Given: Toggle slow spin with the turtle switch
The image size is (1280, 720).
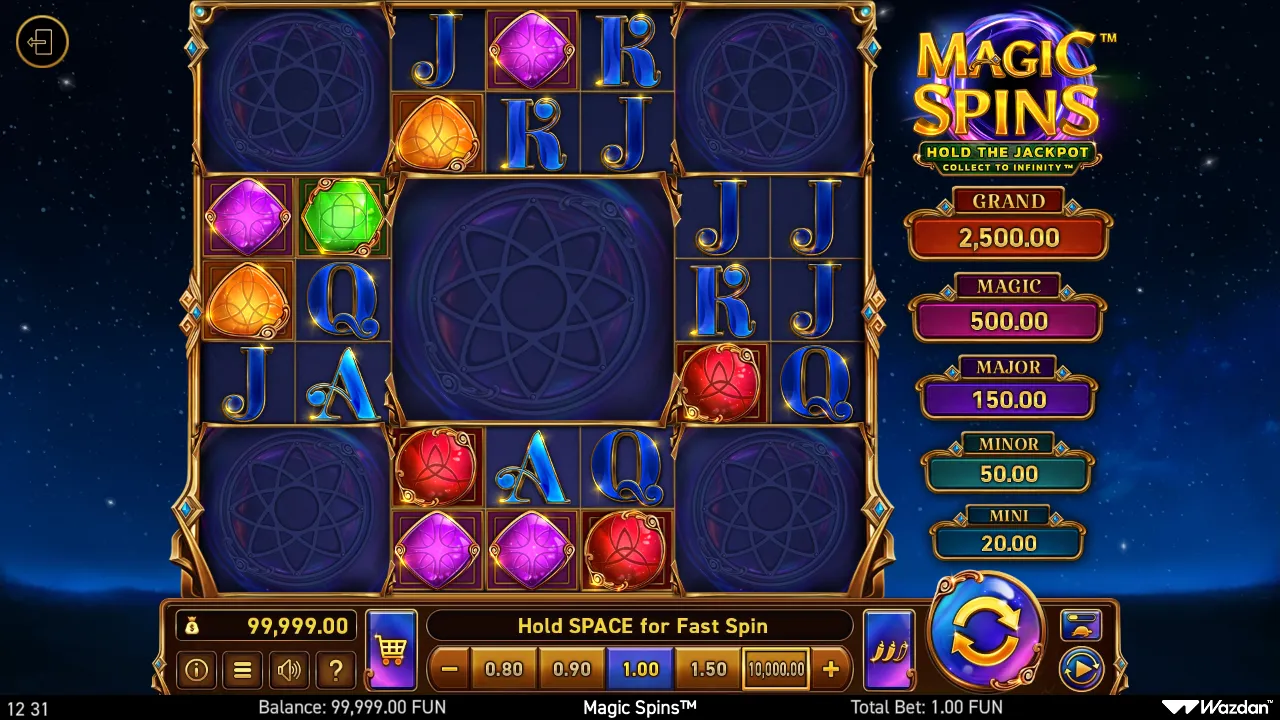Looking at the screenshot, I should (1081, 625).
